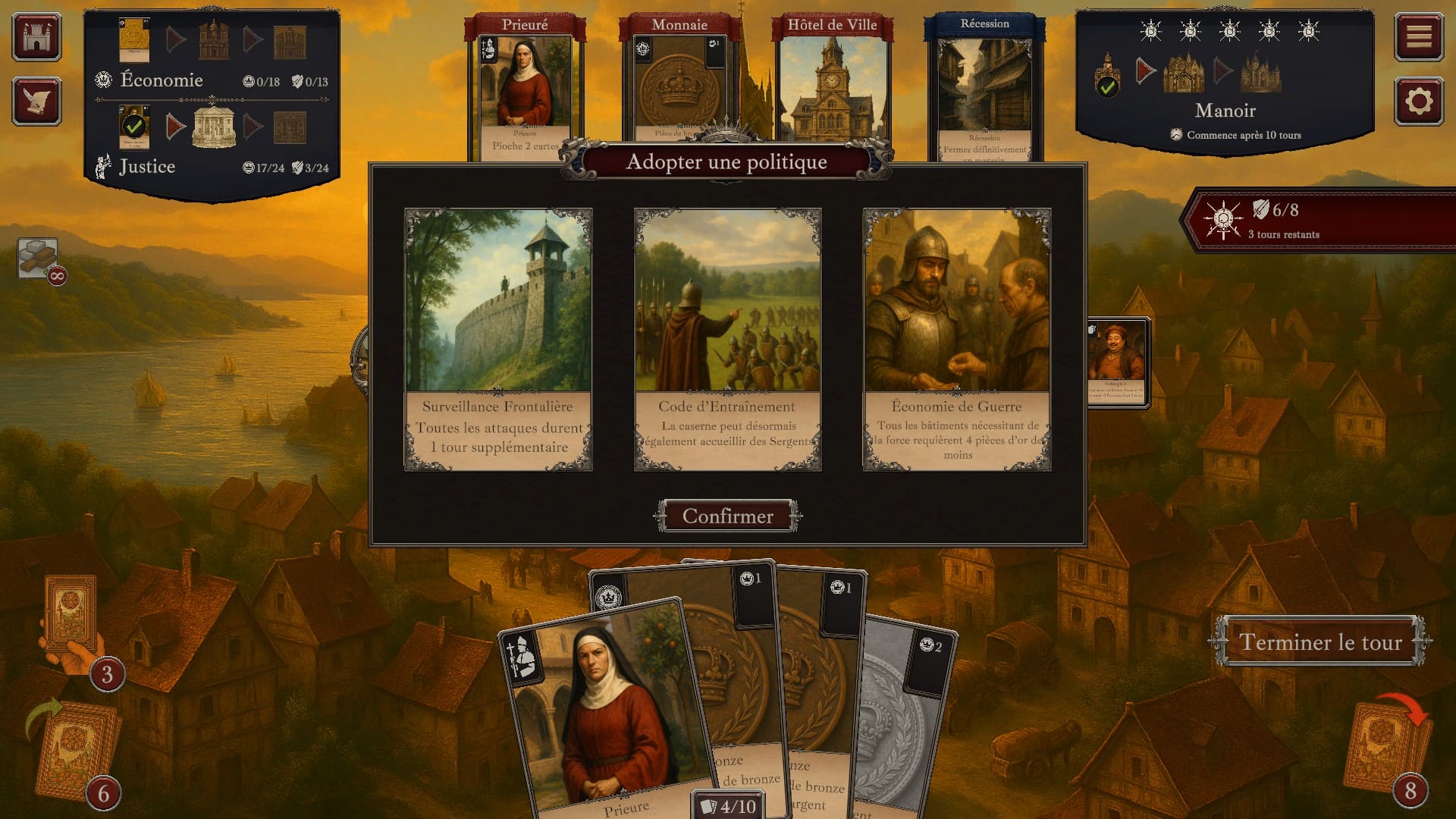The height and width of the screenshot is (819, 1456).
Task: Open the quill and scroll button
Action: [36, 102]
